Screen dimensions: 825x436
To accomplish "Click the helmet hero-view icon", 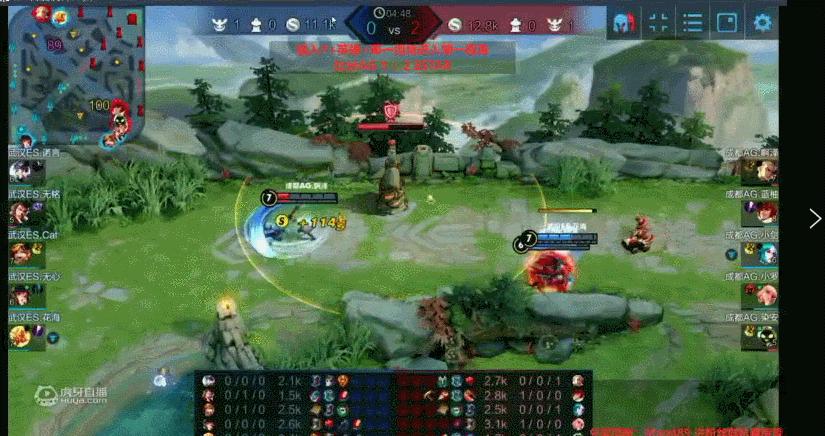I will (x=624, y=23).
